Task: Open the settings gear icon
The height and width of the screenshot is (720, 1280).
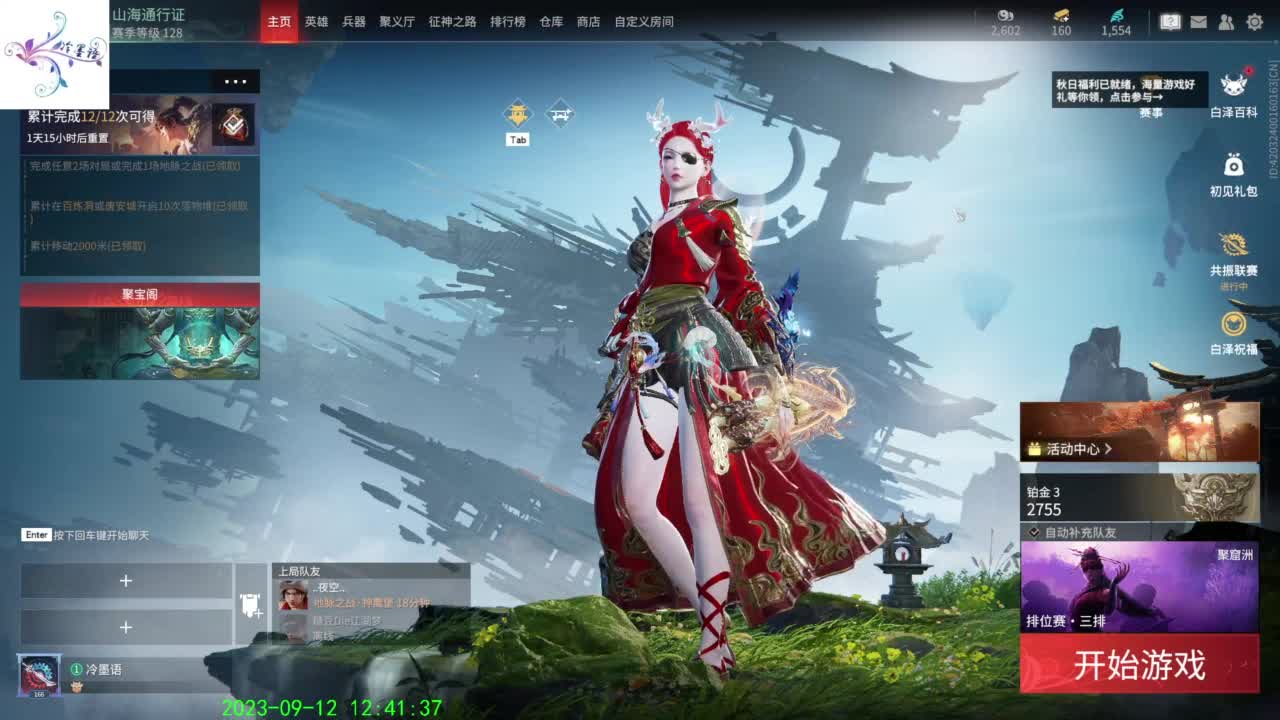Action: [x=1255, y=20]
